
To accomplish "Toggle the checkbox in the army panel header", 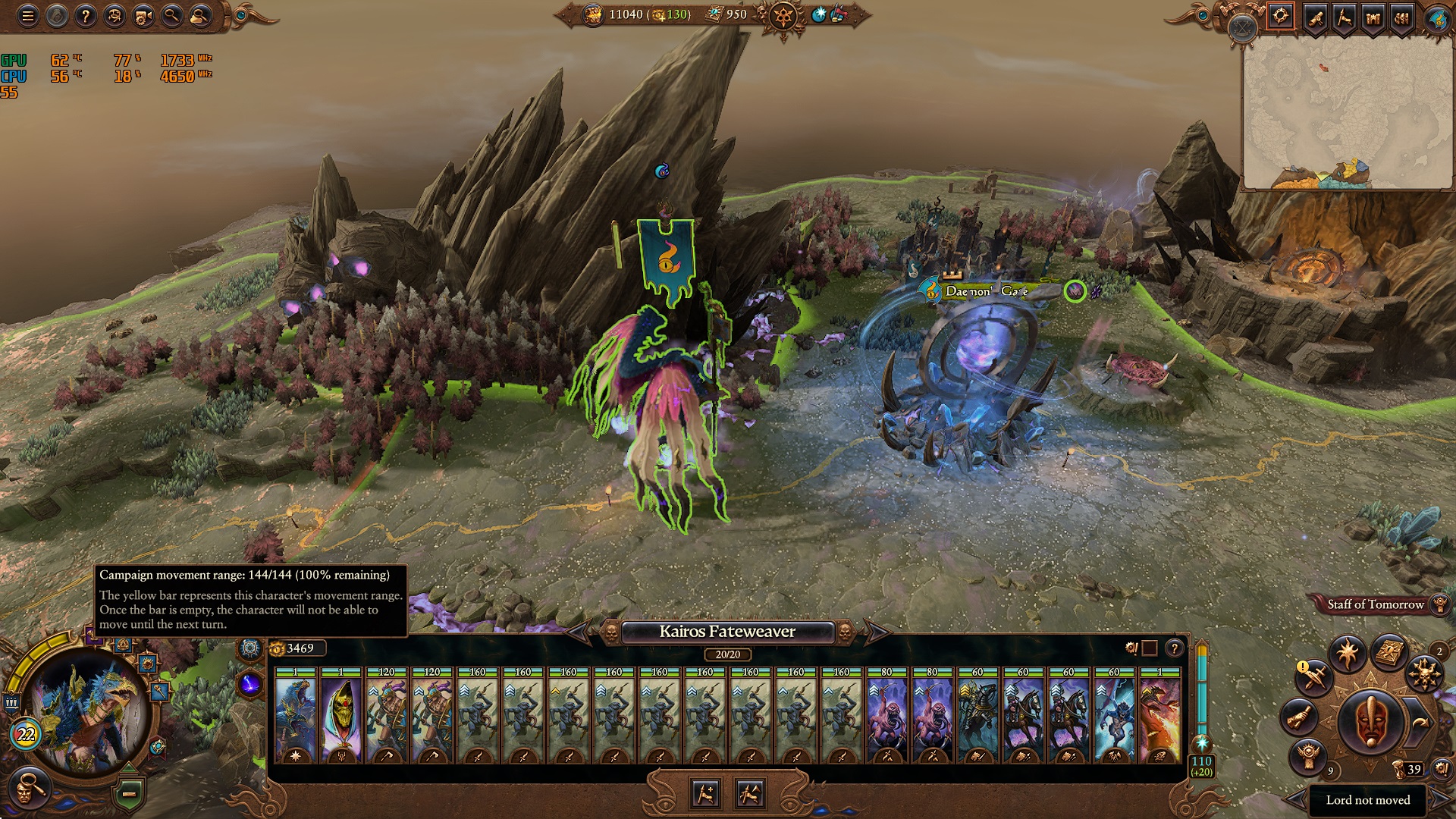I will 1149,649.
